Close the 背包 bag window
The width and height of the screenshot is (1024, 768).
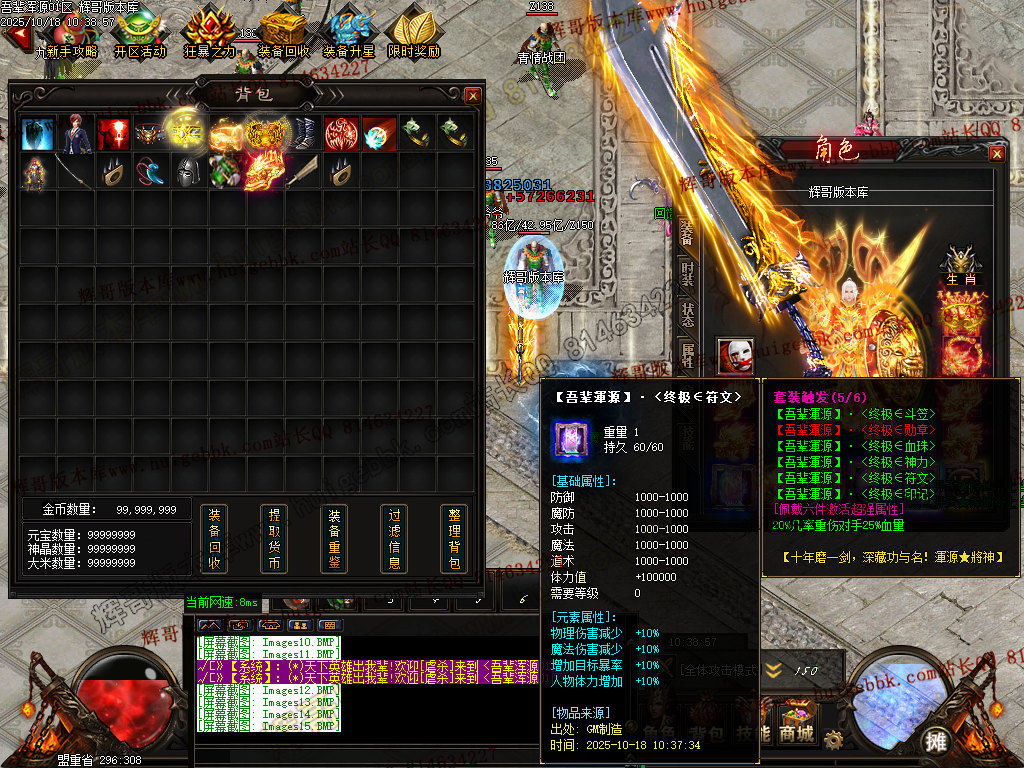tap(472, 95)
